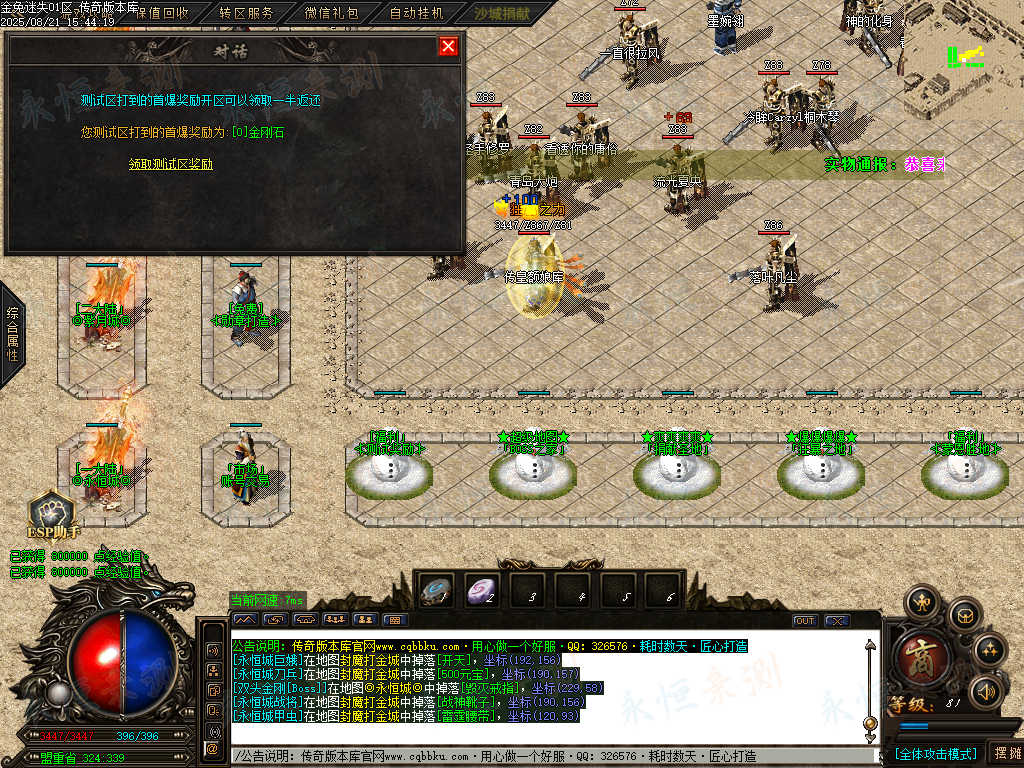
Task: Expand the 综合属性 side tab
Action: (x=12, y=334)
